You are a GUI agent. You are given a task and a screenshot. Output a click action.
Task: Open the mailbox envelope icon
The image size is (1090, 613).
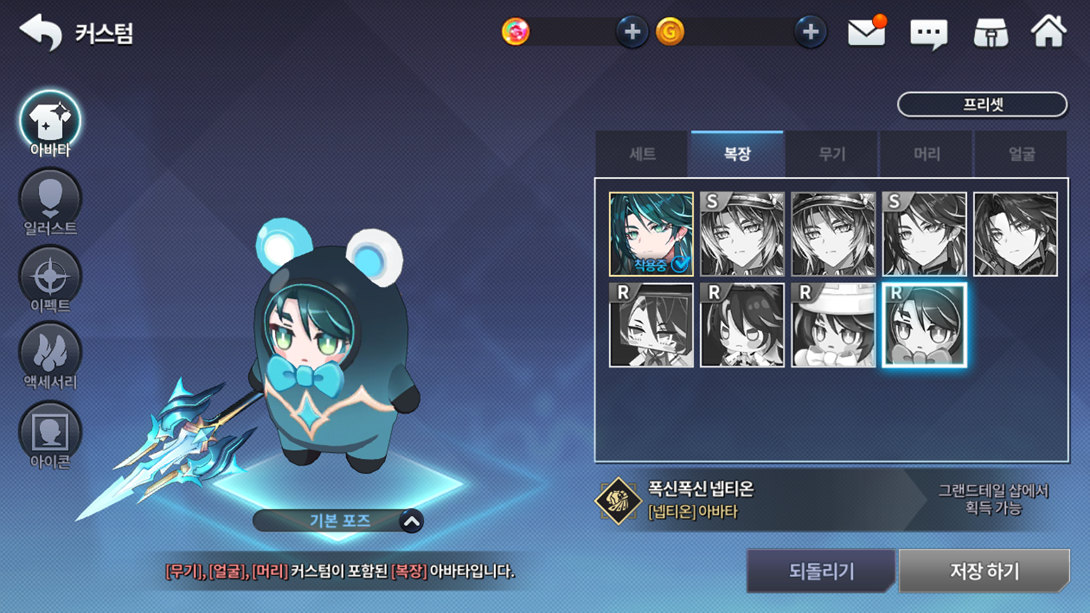pos(866,32)
